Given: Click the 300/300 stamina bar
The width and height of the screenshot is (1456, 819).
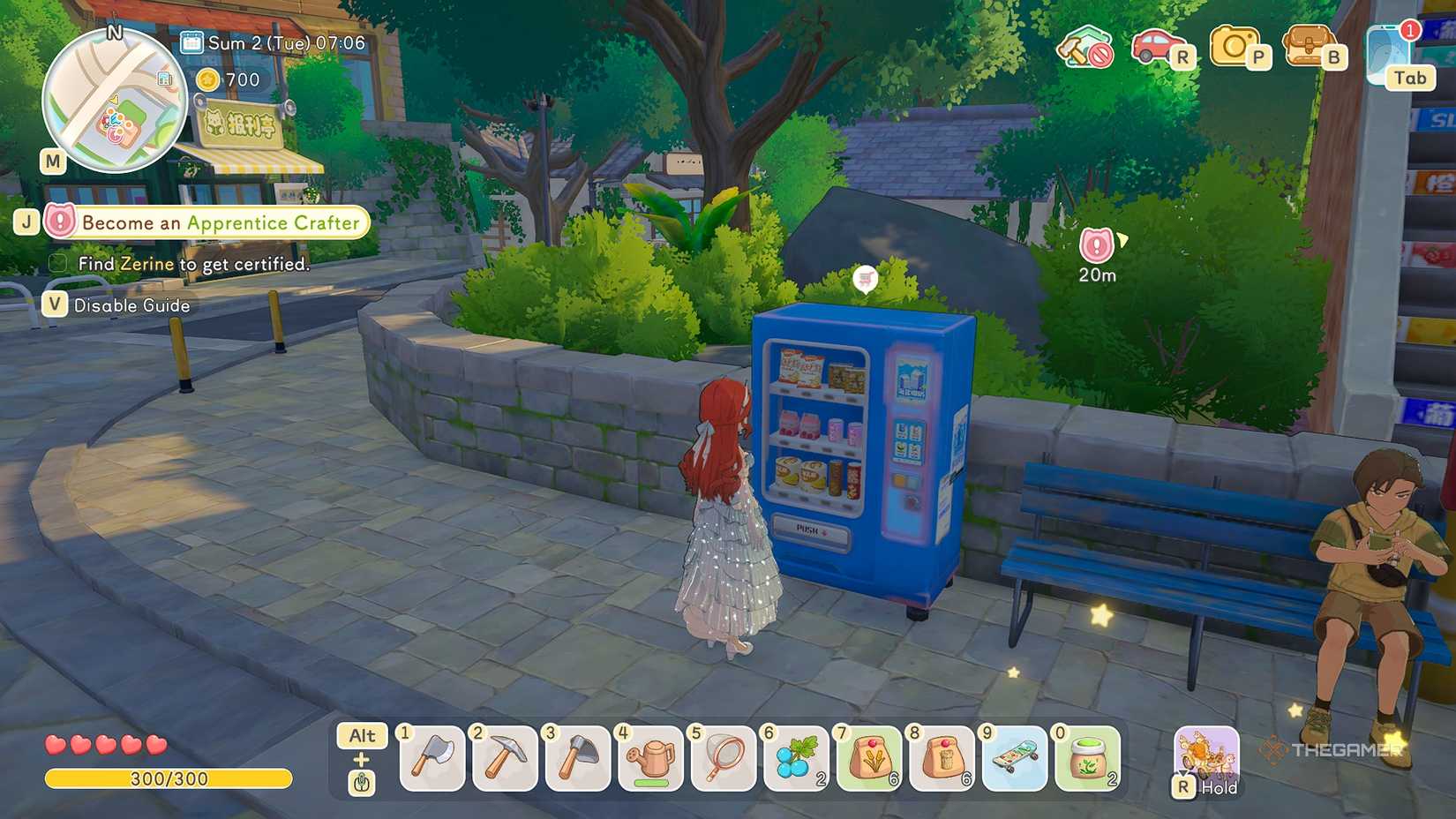Looking at the screenshot, I should click(168, 779).
